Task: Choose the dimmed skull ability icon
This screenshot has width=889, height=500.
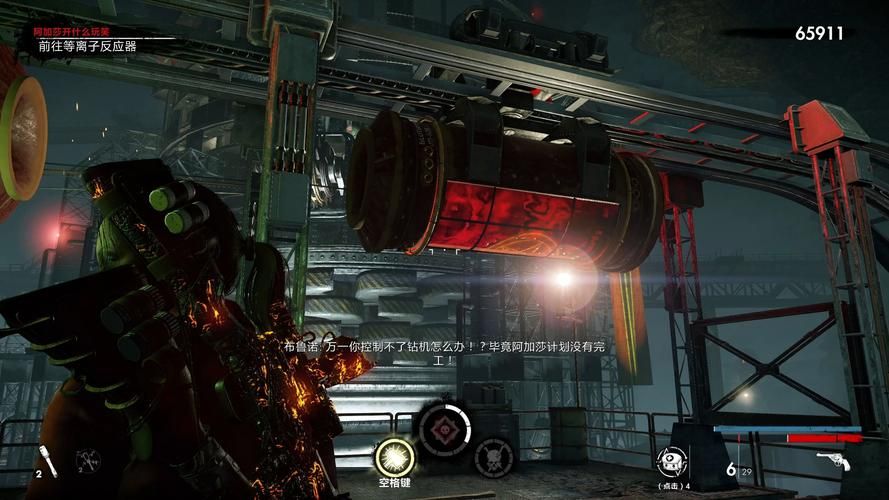Action: coord(492,456)
